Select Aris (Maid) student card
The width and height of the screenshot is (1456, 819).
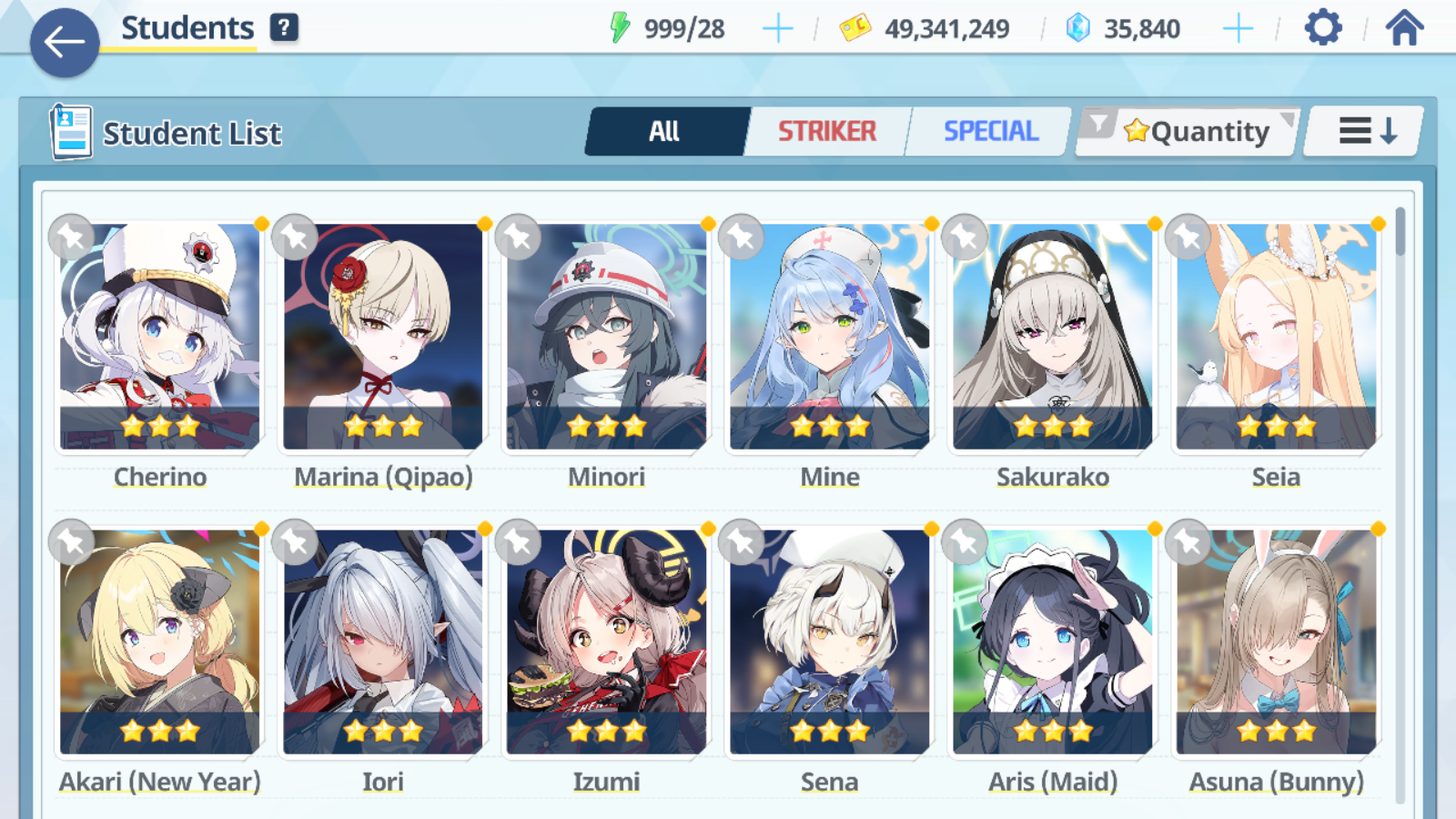pyautogui.click(x=1053, y=642)
